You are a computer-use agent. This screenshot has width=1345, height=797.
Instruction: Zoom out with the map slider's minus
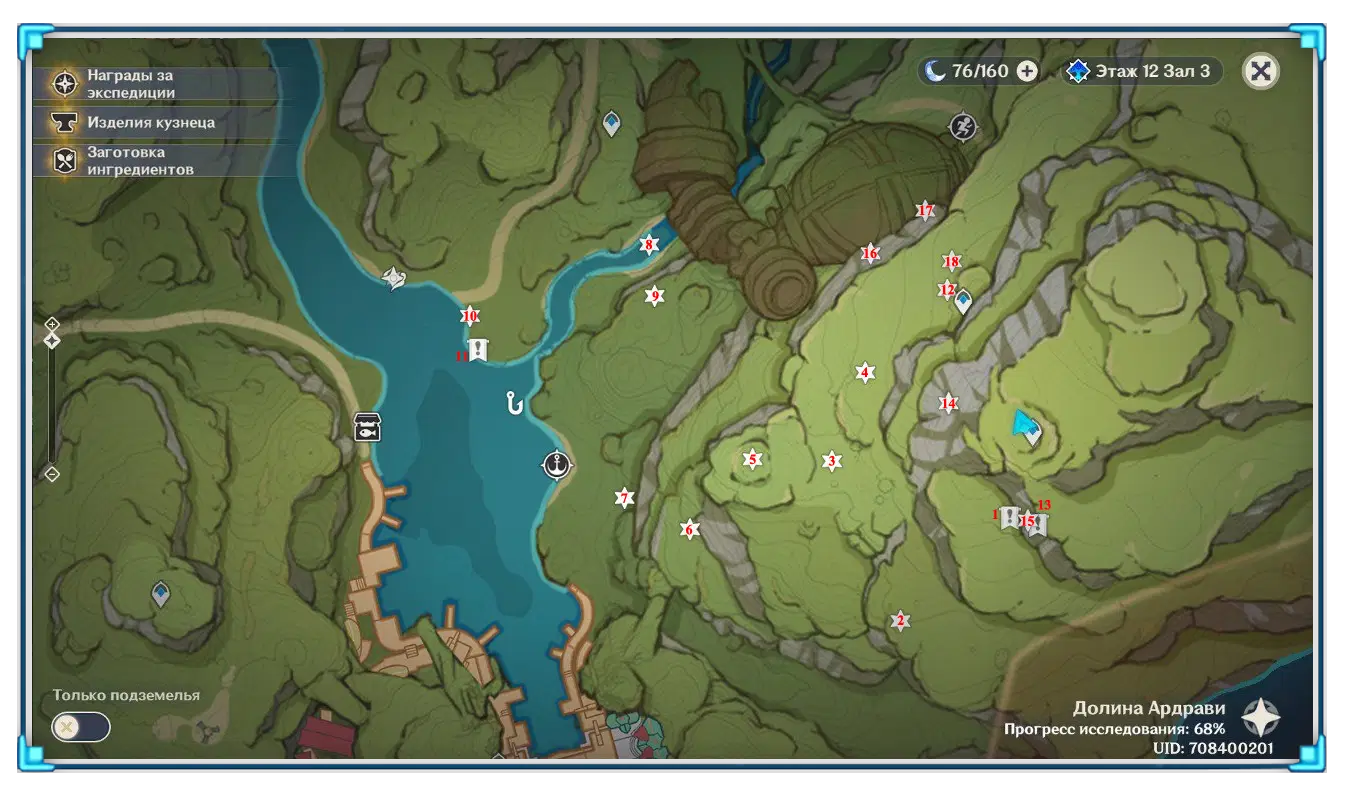pos(52,474)
